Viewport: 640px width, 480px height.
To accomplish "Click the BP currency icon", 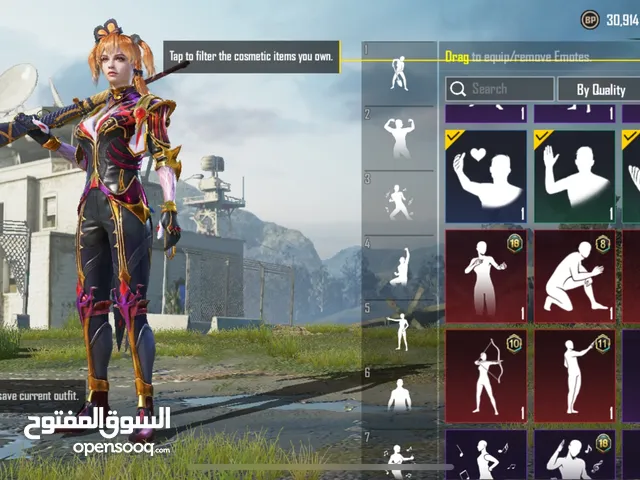I will tap(590, 19).
